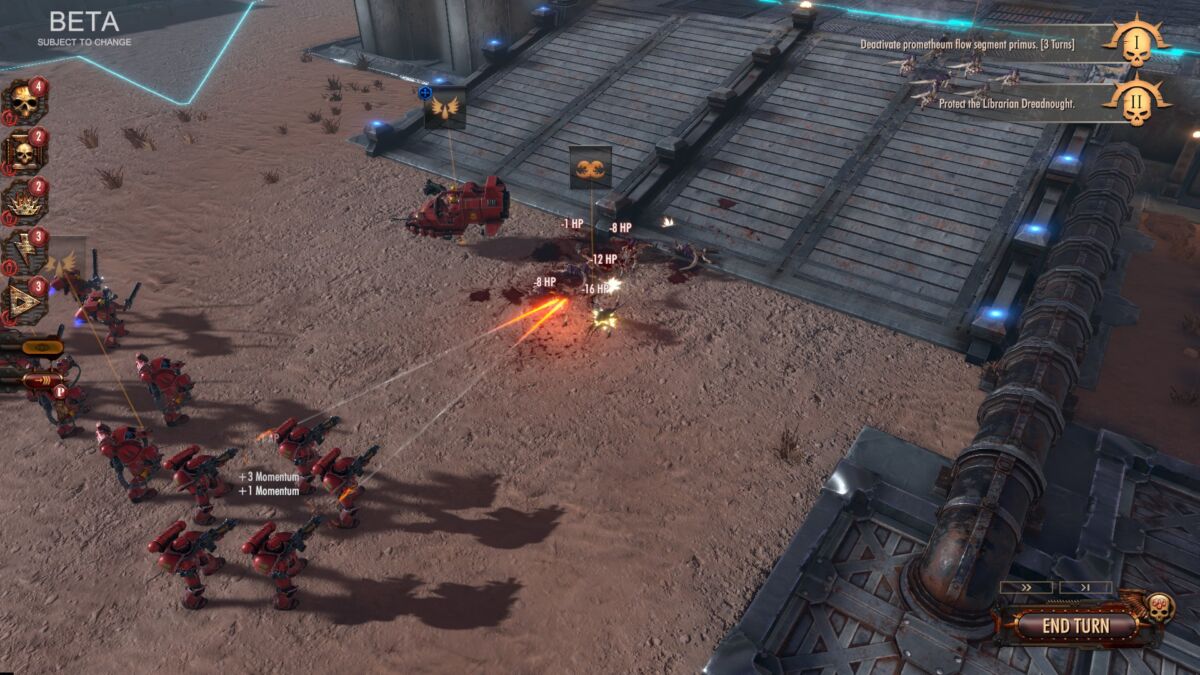Click the yellow oval button on left panel
Viewport: 1200px width, 675px height.
[42, 348]
